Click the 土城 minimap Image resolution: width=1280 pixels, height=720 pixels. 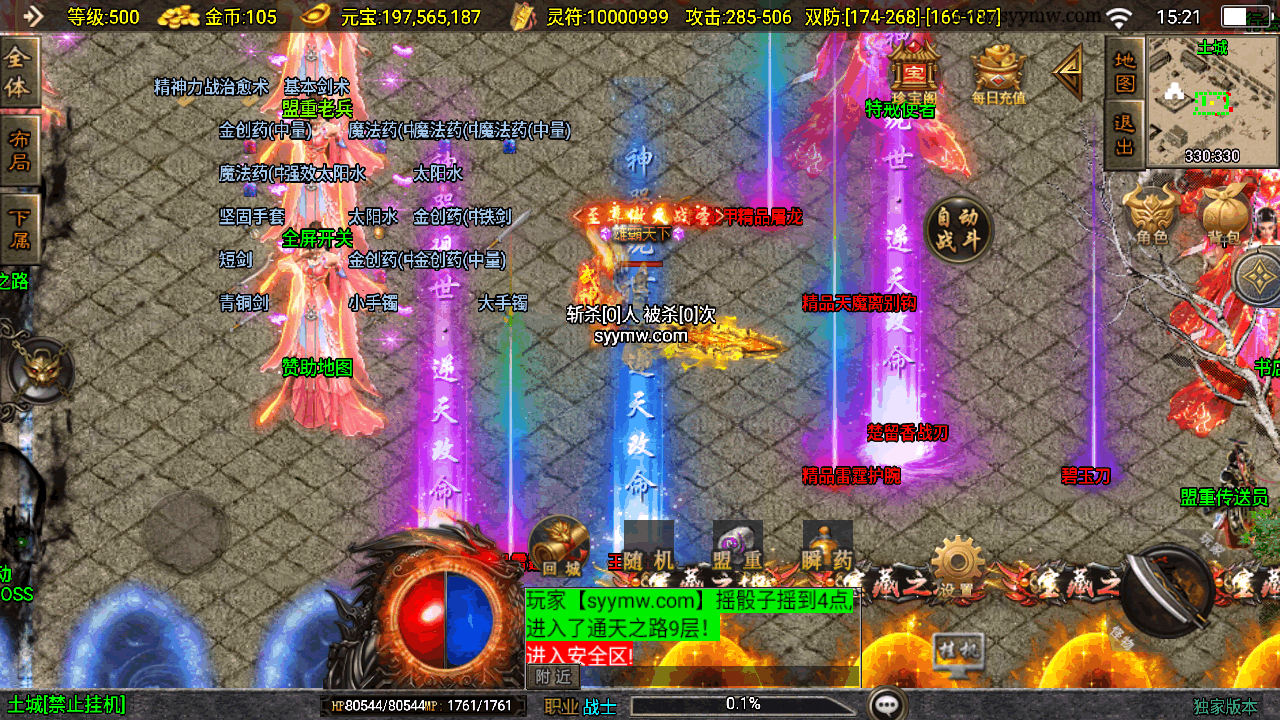[1213, 100]
